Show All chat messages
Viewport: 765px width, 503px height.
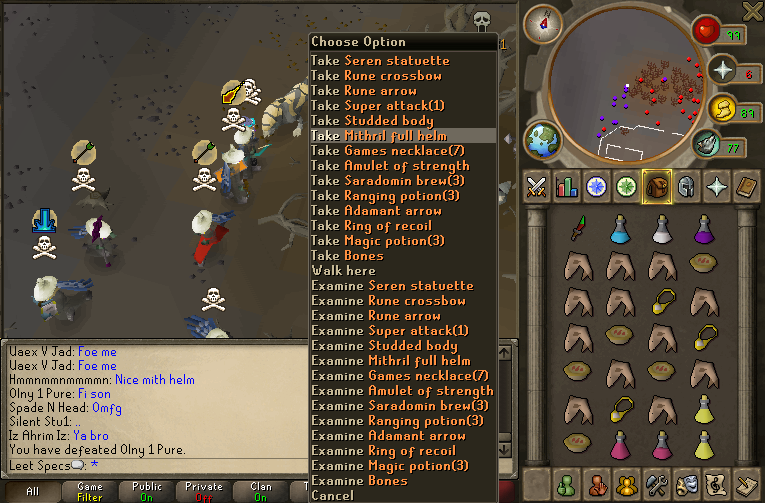coord(33,491)
